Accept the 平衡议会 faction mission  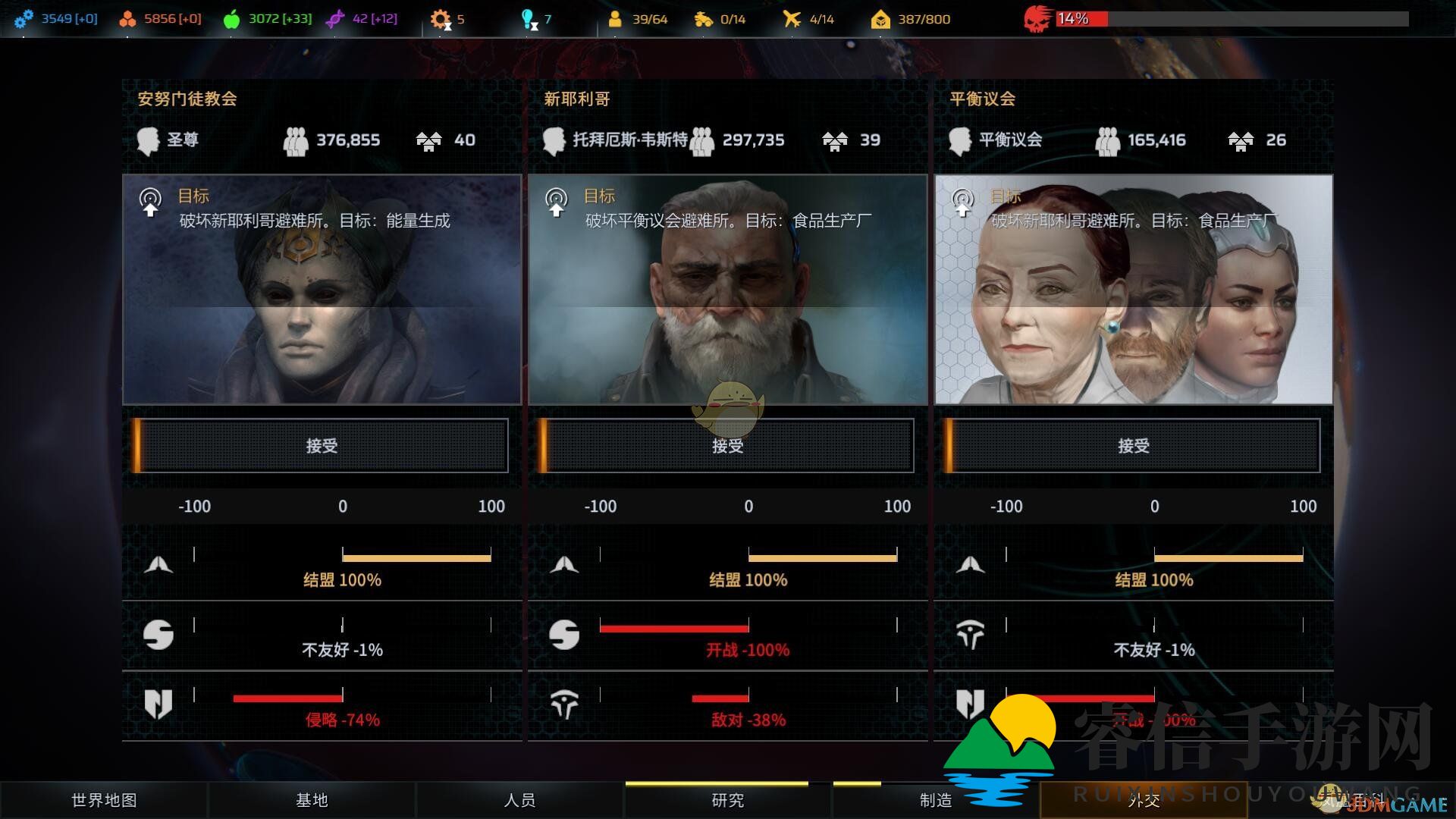click(1133, 446)
